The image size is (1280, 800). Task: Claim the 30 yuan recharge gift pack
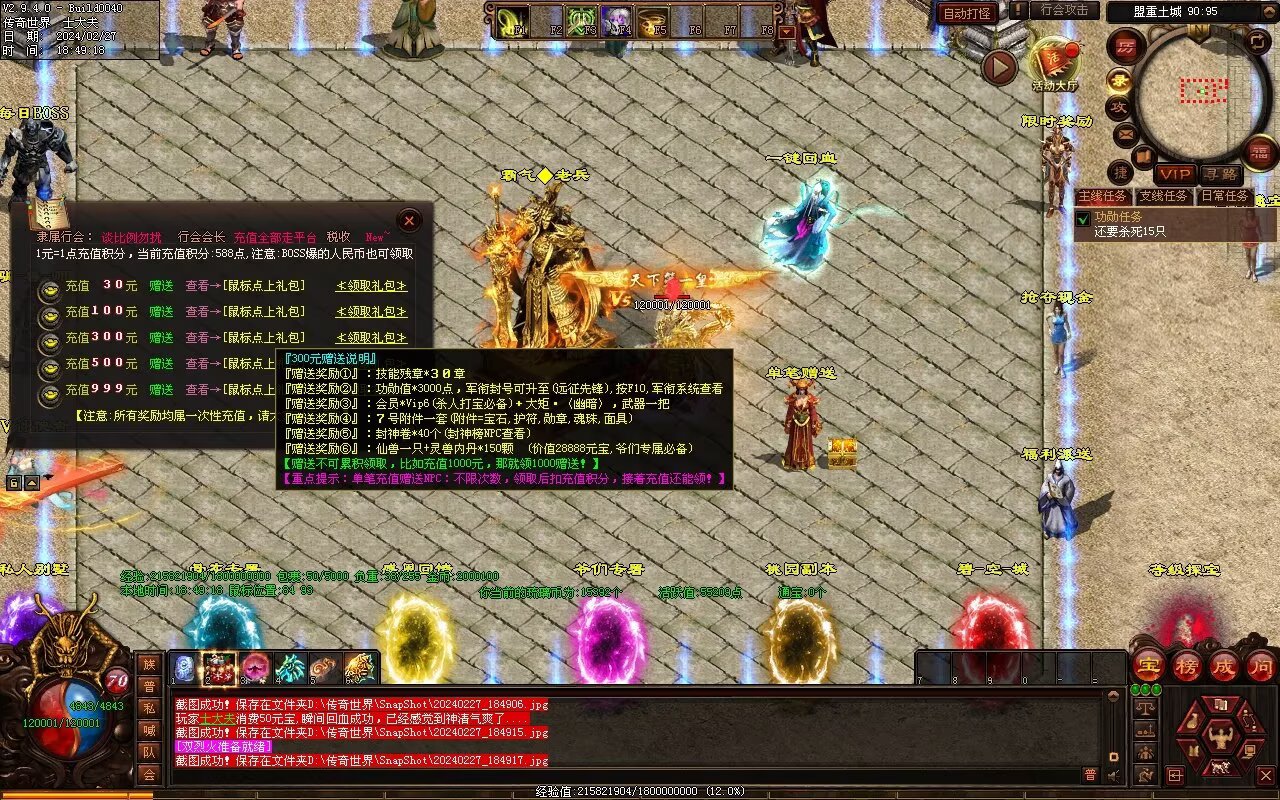tap(371, 286)
